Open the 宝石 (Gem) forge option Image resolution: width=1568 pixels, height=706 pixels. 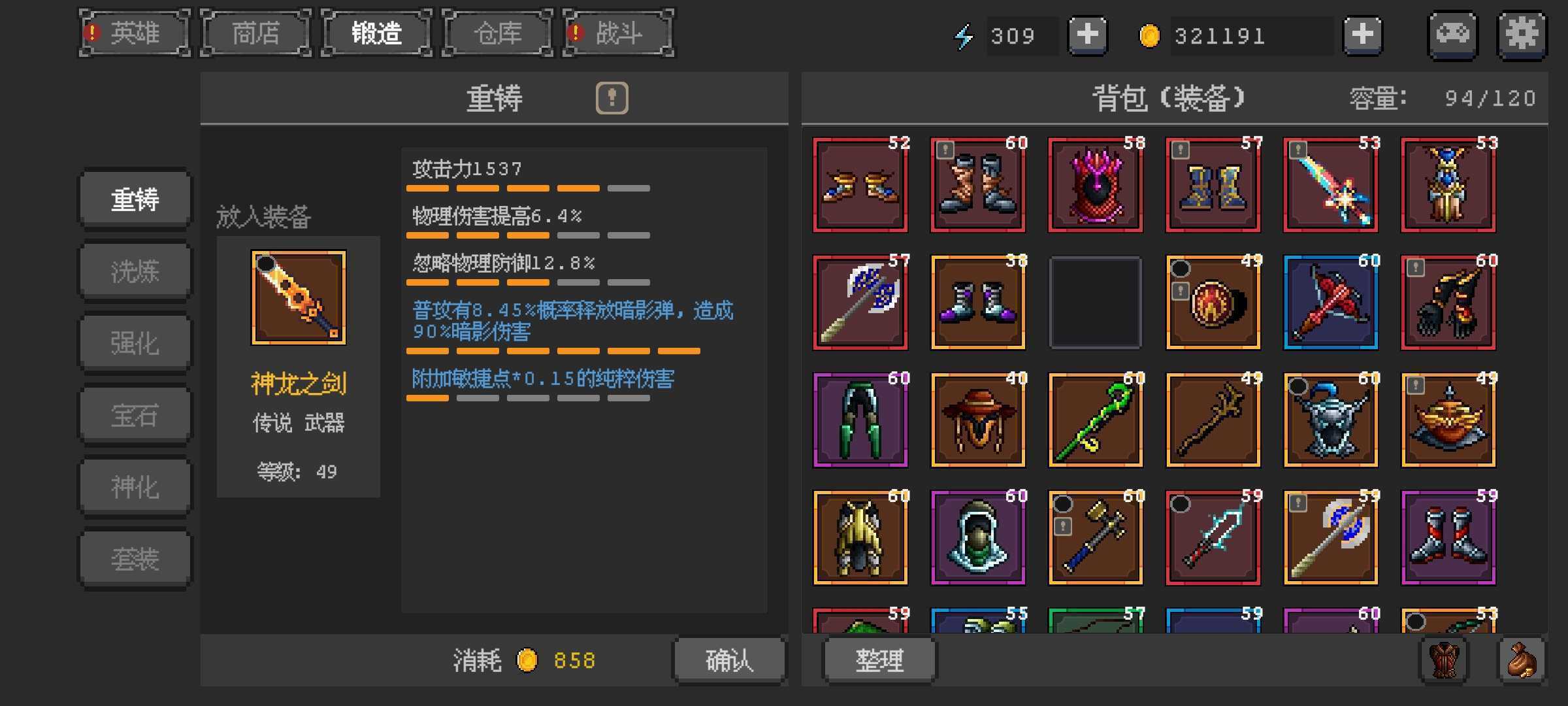pyautogui.click(x=135, y=415)
